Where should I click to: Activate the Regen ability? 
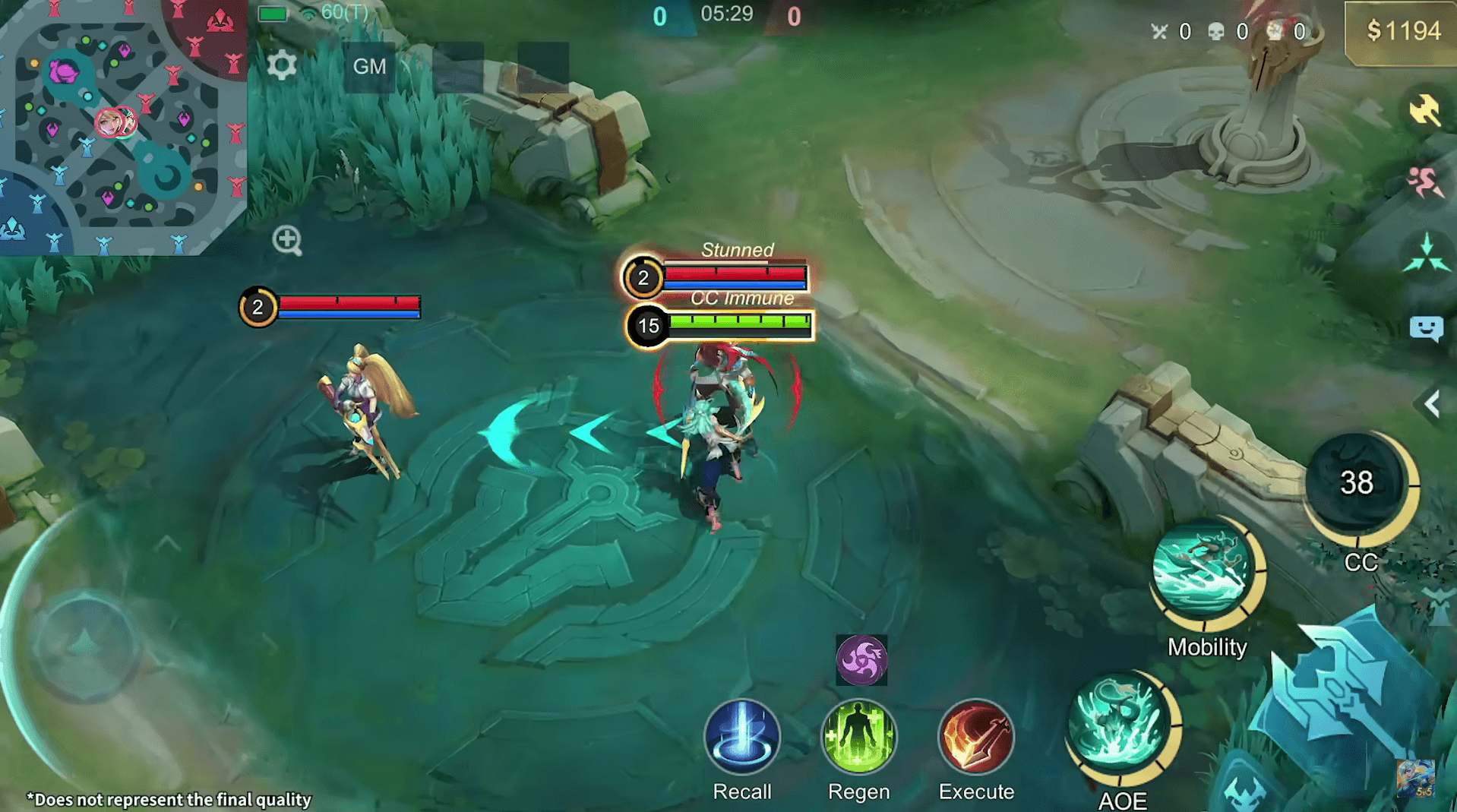coord(858,736)
